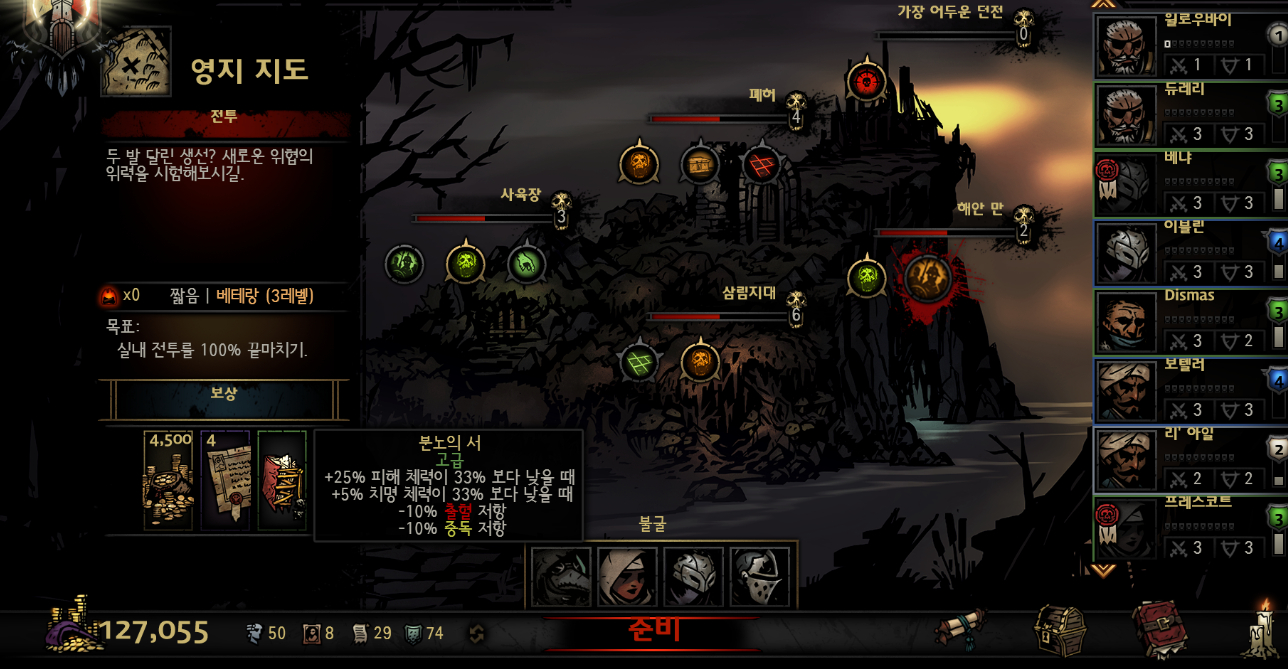The image size is (1288, 669).
Task: Inspect the 분노의 서 trinket reward
Action: coord(282,481)
